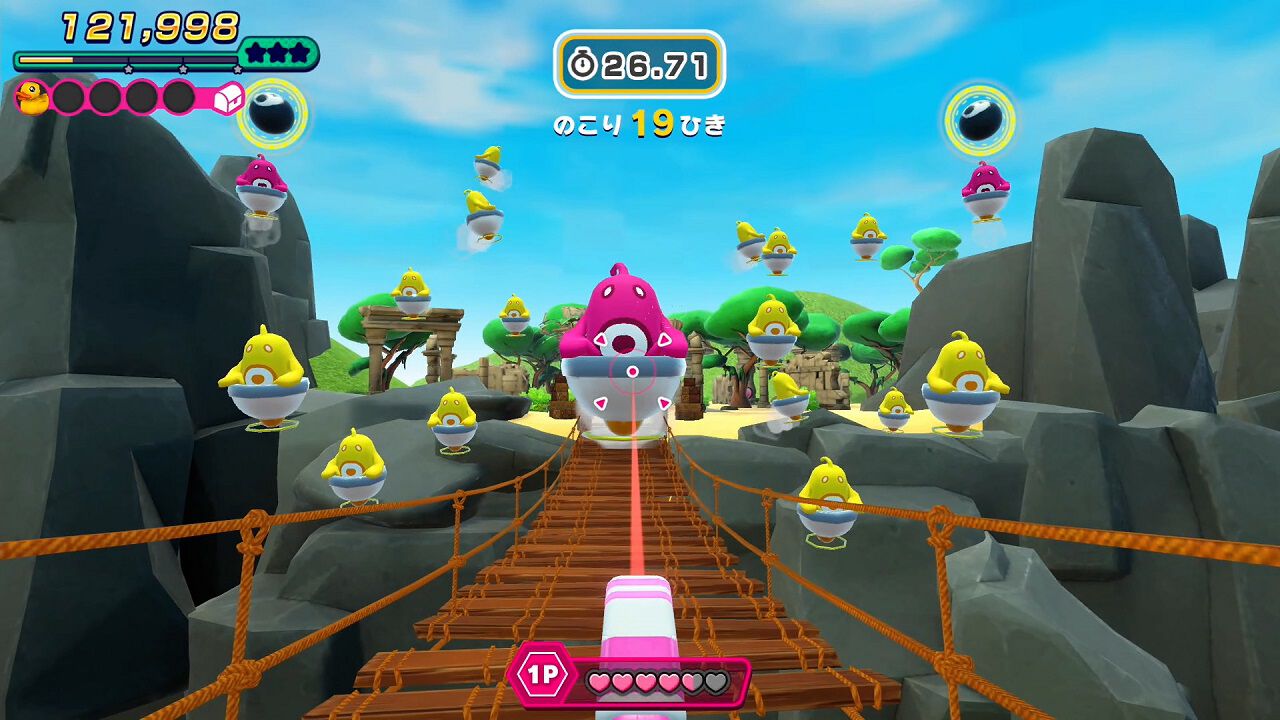Click the pink boss duck in the center
The height and width of the screenshot is (720, 1280).
point(625,310)
